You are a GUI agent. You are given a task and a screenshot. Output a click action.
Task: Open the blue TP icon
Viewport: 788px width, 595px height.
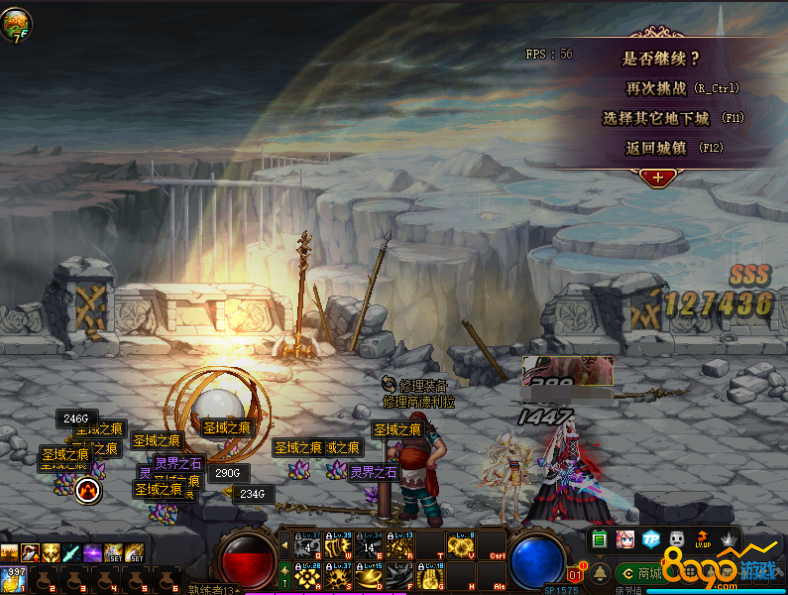[651, 540]
